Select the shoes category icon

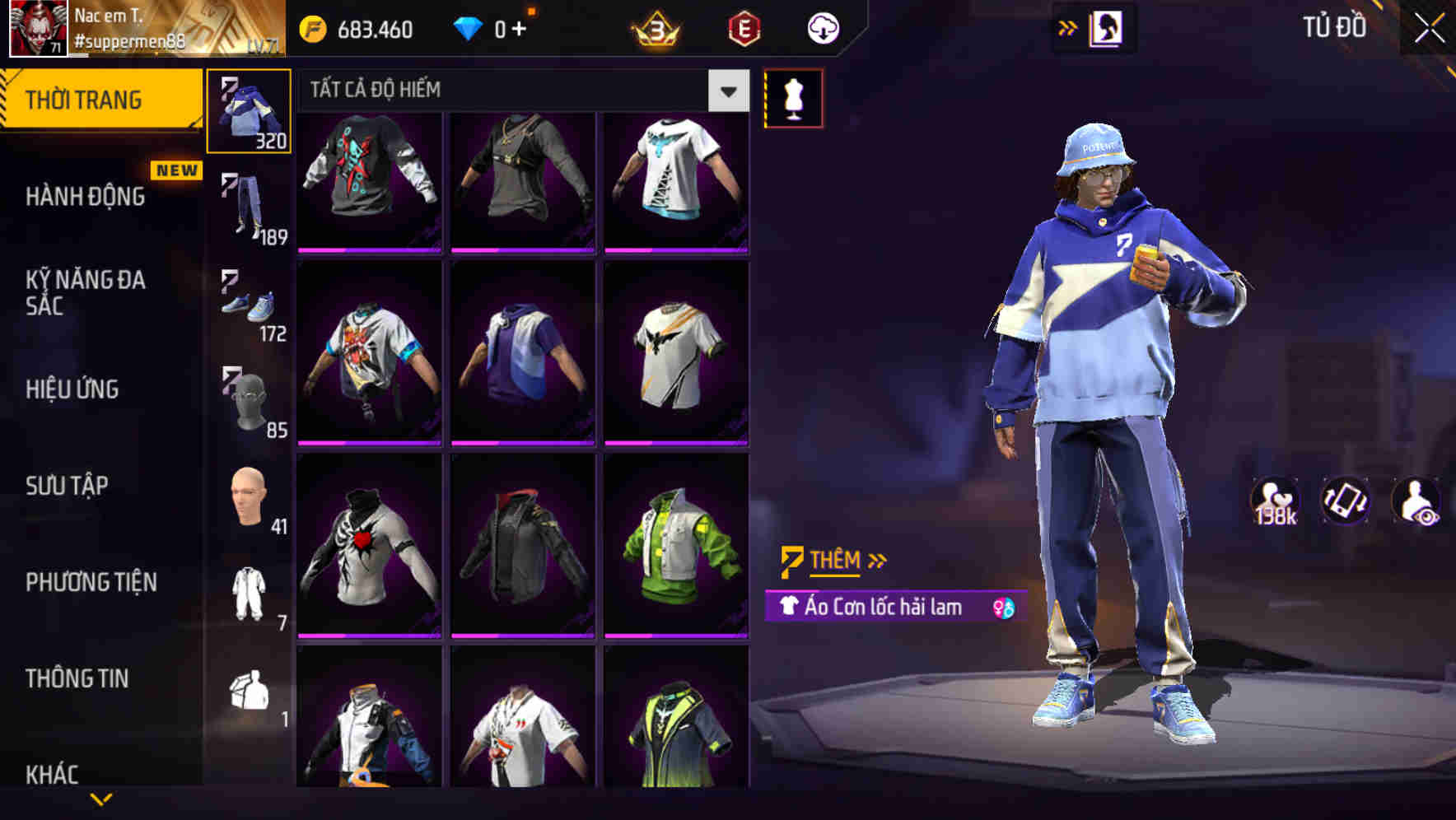coord(248,305)
